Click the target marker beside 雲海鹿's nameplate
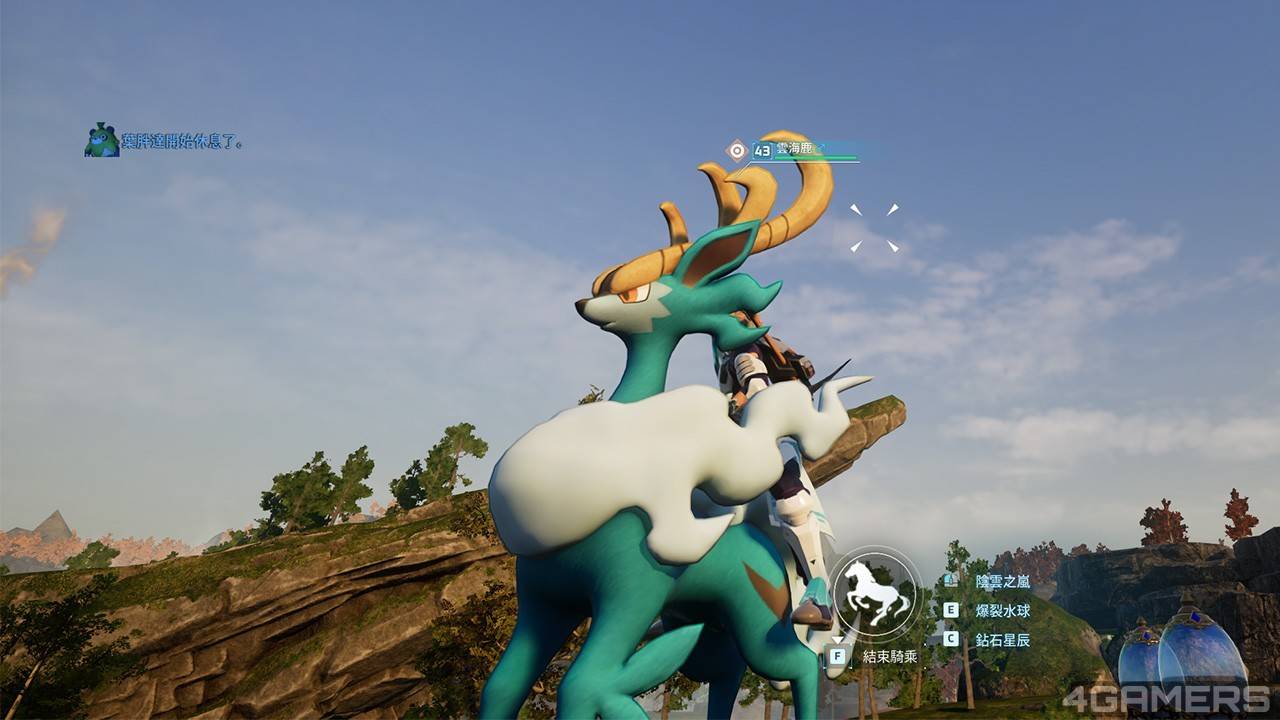 (x=737, y=150)
